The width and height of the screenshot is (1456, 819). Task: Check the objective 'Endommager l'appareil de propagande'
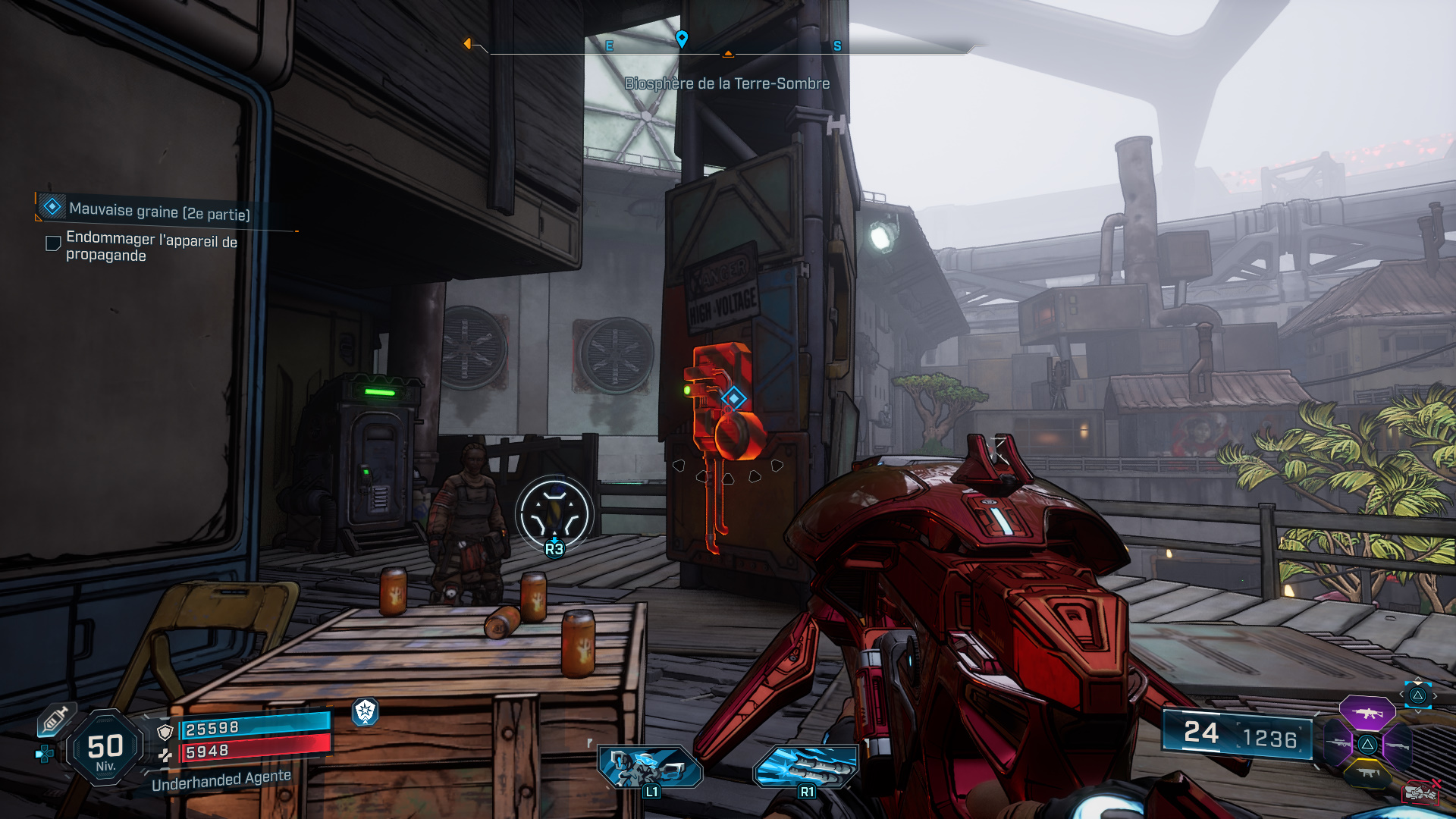point(52,243)
